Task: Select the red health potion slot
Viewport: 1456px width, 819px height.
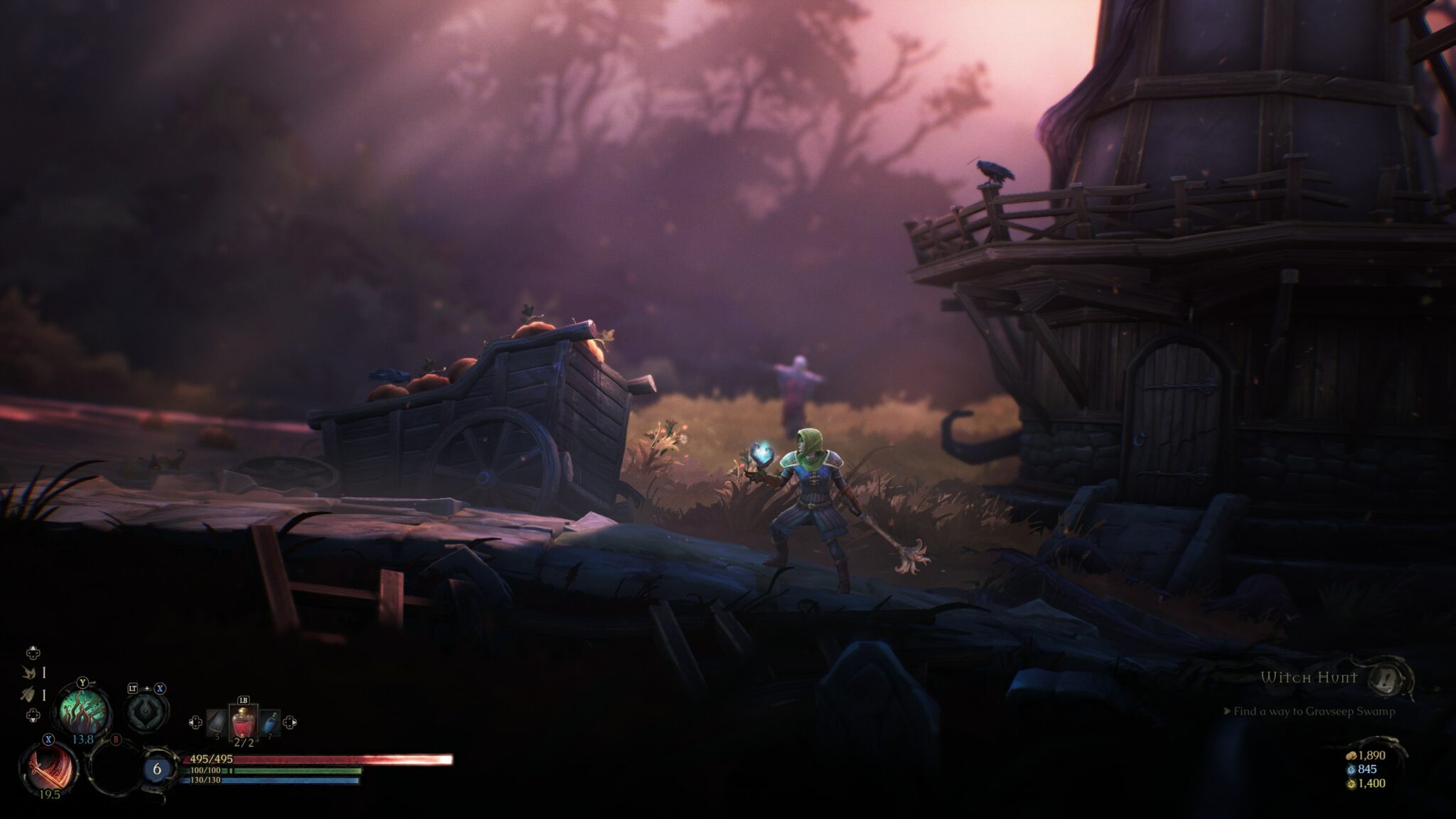Action: [242, 724]
